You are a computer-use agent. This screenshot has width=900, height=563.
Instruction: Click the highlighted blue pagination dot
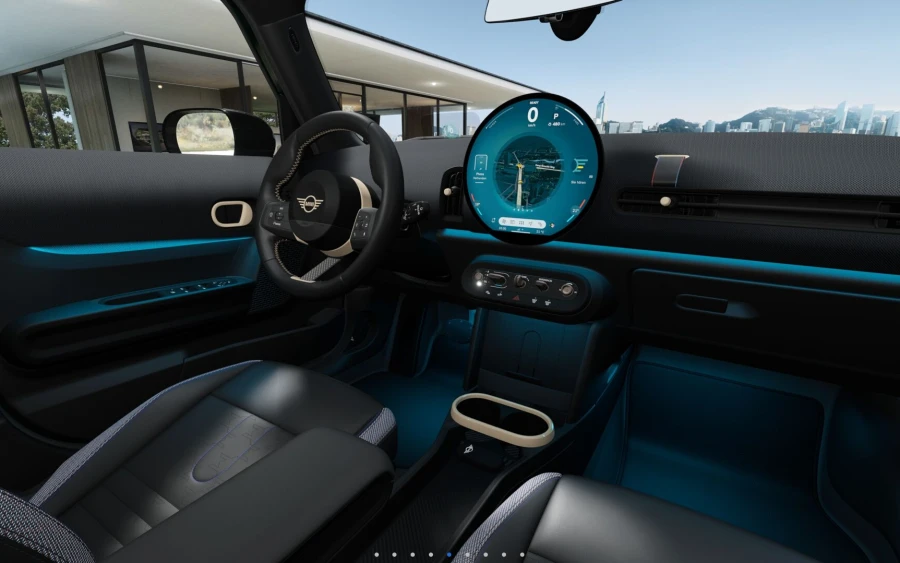click(449, 554)
